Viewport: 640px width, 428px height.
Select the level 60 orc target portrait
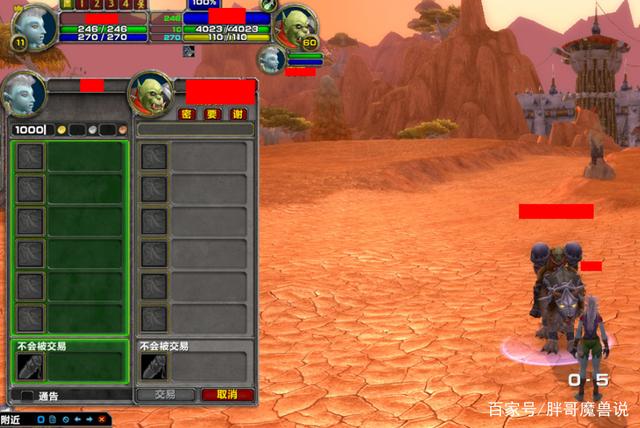click(295, 26)
